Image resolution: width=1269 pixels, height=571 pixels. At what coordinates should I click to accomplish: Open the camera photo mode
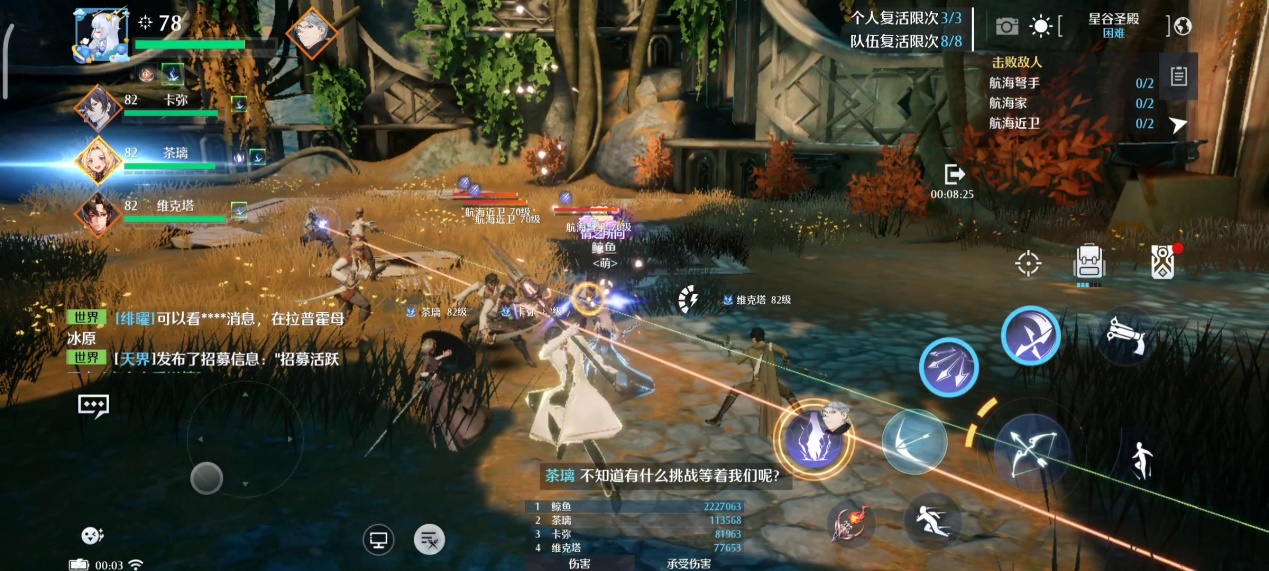(1006, 26)
